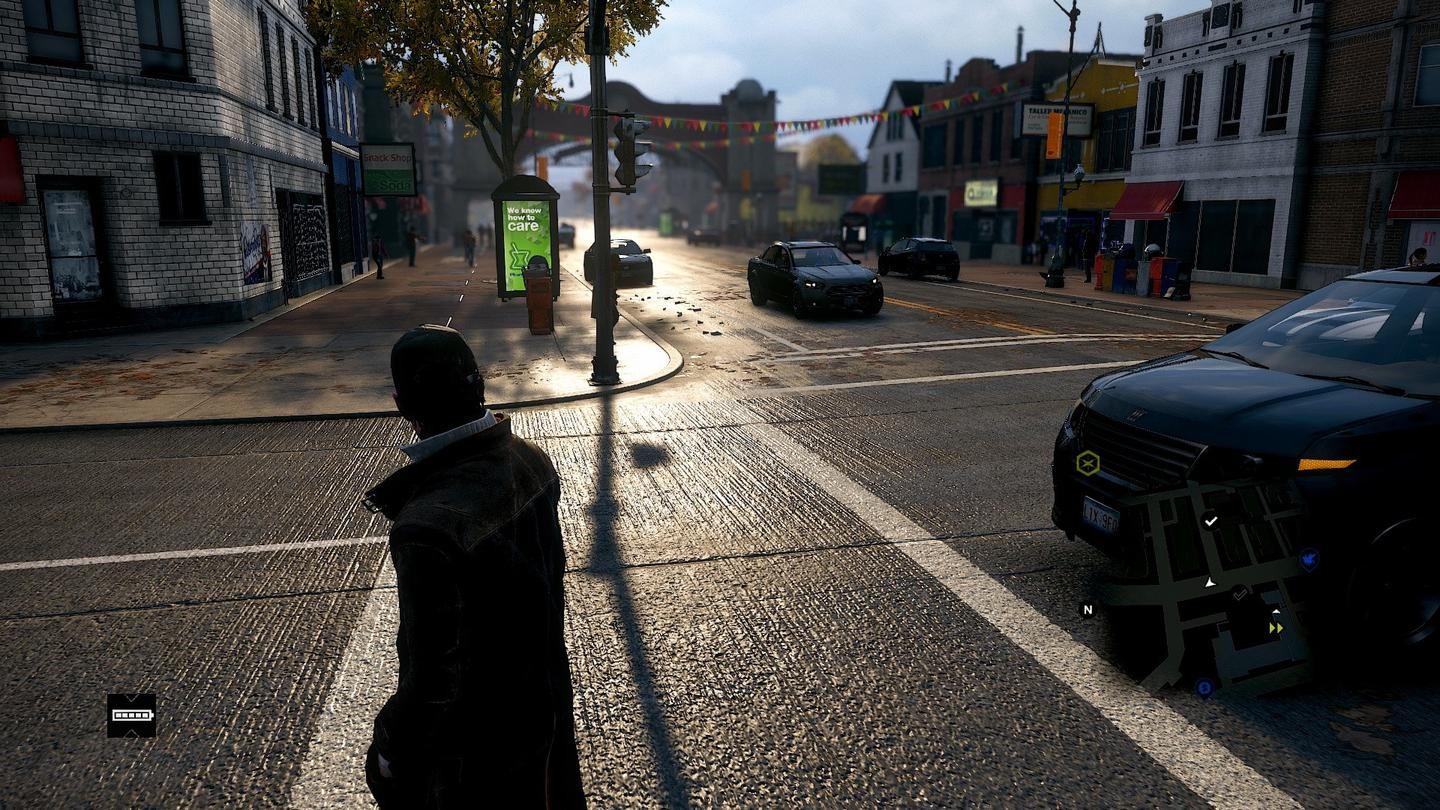Screen dimensions: 1440x810
Task: Select the white checkmark mission marker on the minimap
Action: [x=1210, y=521]
